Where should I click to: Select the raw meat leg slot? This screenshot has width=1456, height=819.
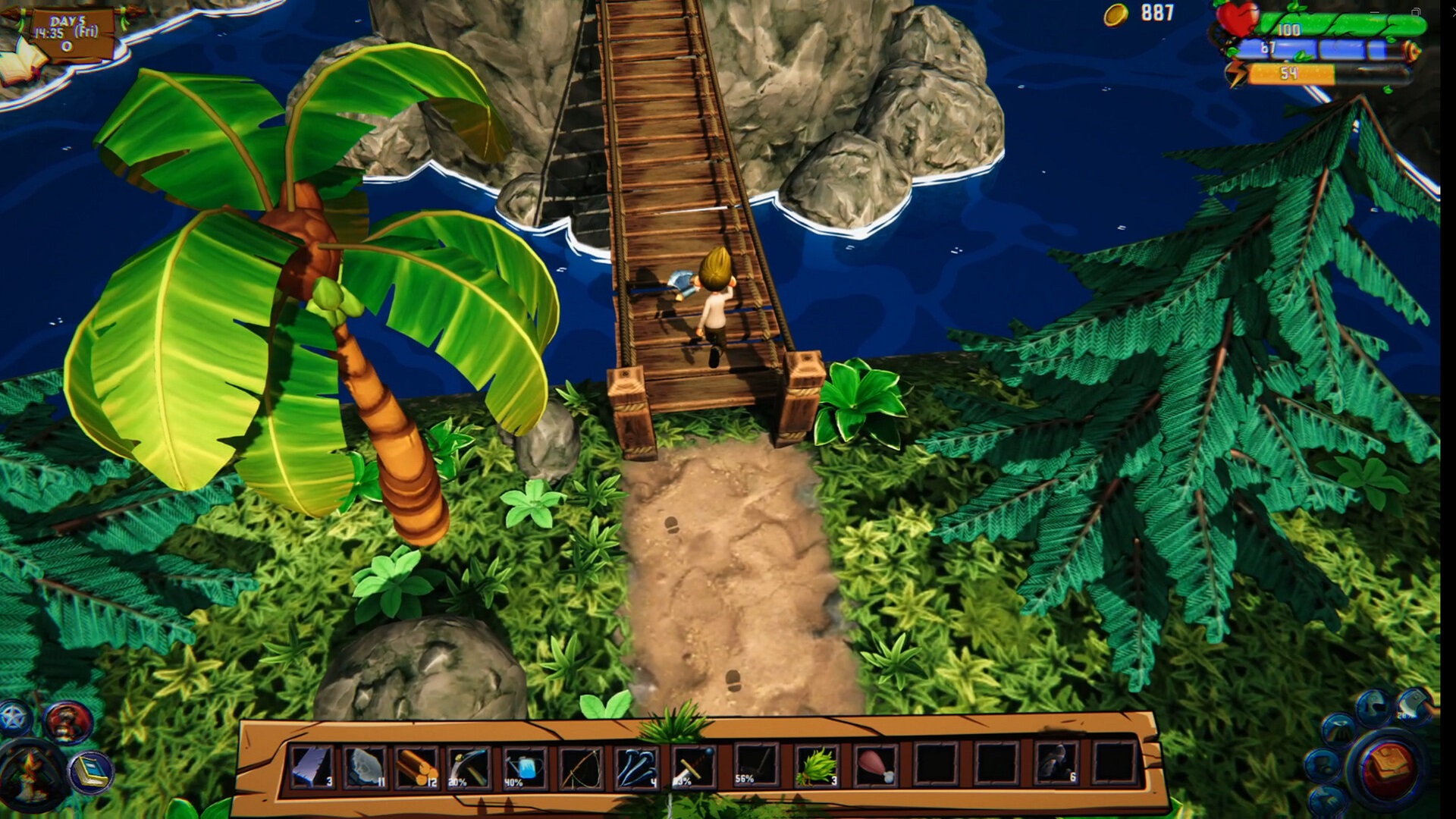click(x=876, y=765)
